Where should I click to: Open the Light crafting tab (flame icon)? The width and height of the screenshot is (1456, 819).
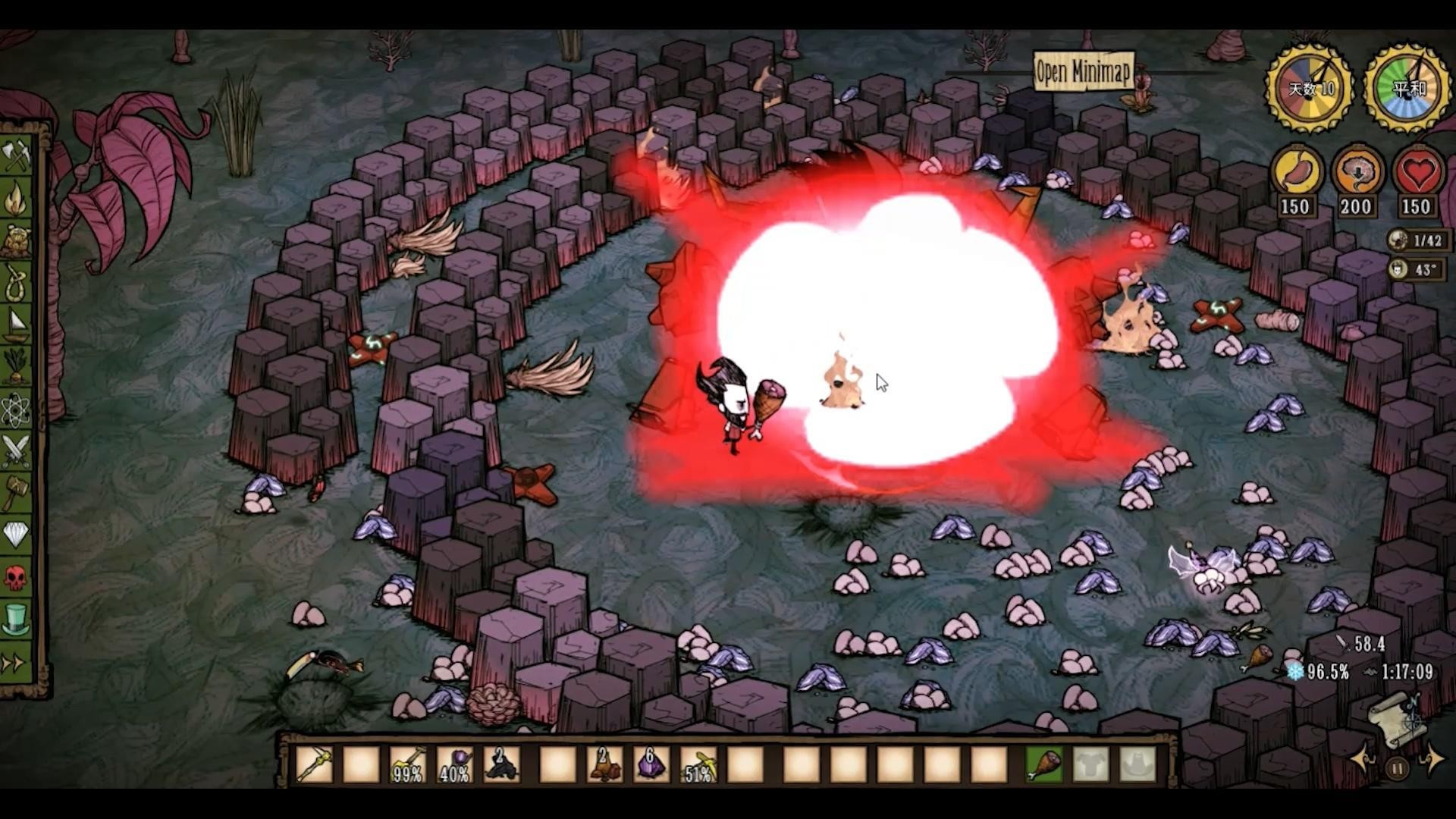click(x=16, y=199)
